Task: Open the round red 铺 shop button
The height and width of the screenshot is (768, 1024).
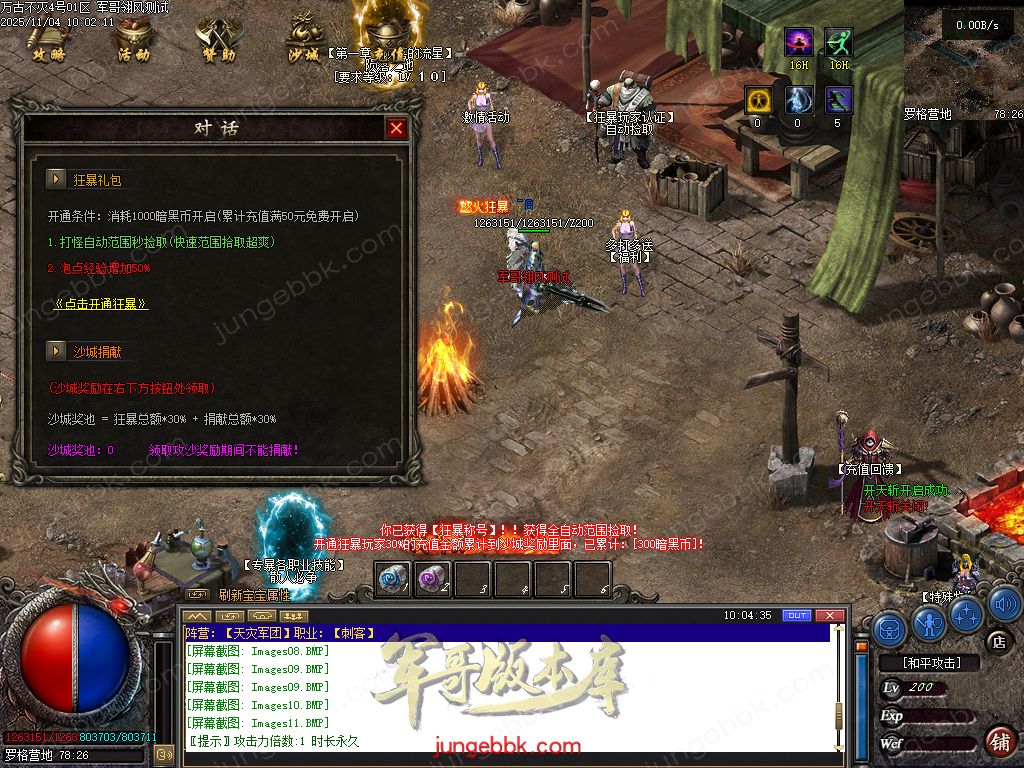Action: 999,741
